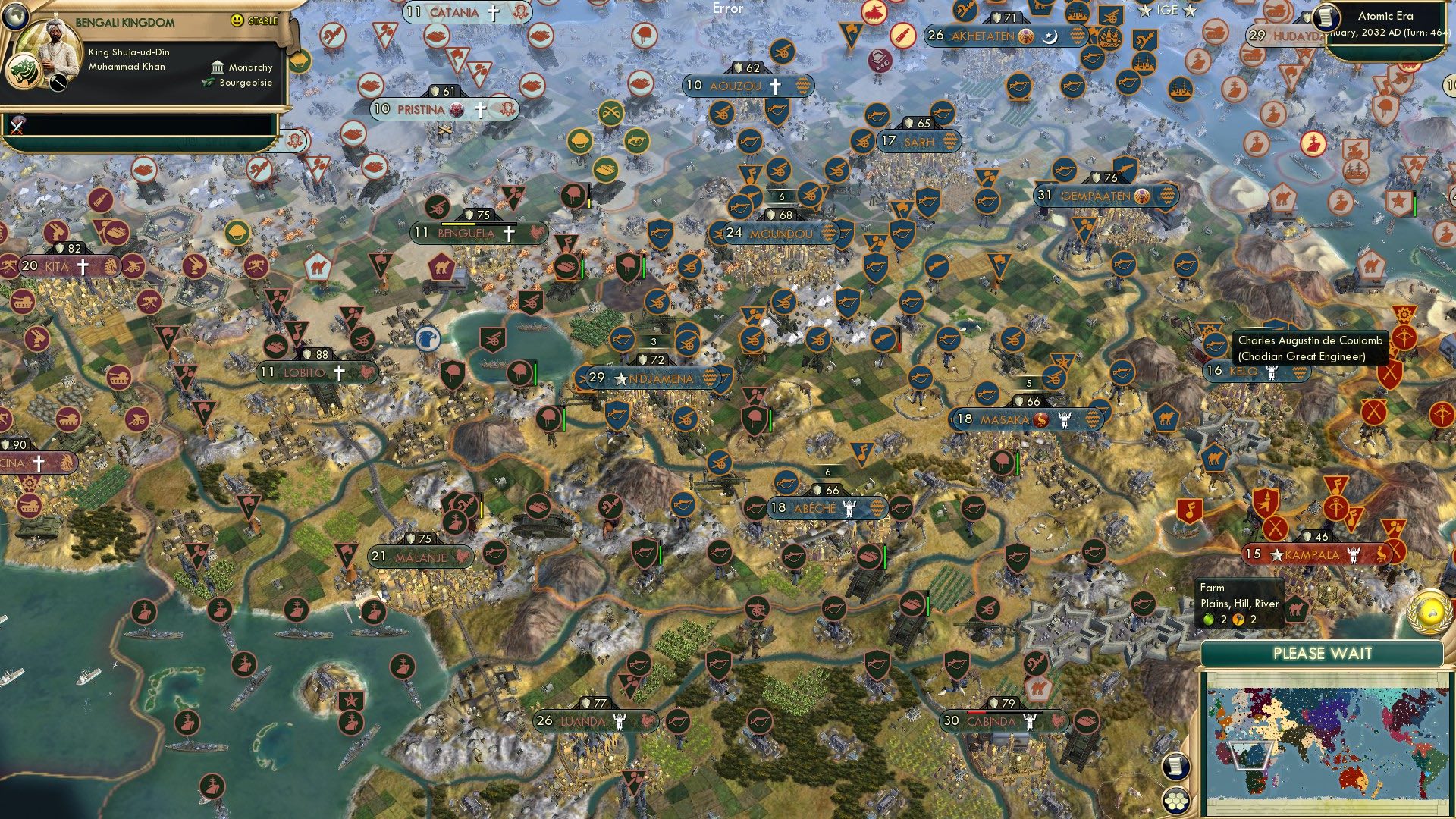Open the strategic view via the hex icon
Screen dimensions: 1456x819
click(1176, 801)
